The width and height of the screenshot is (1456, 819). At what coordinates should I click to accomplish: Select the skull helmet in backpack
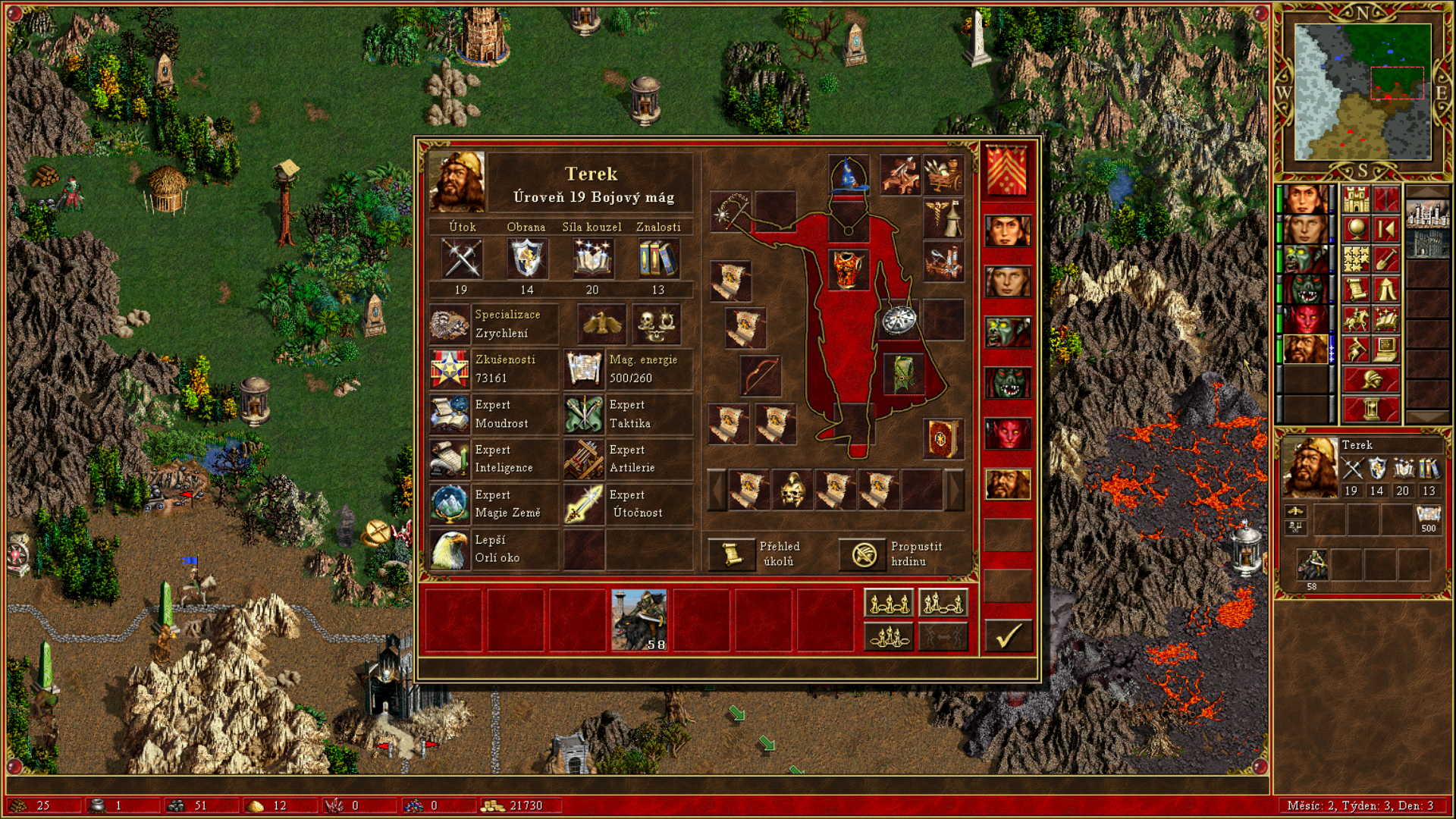[792, 490]
